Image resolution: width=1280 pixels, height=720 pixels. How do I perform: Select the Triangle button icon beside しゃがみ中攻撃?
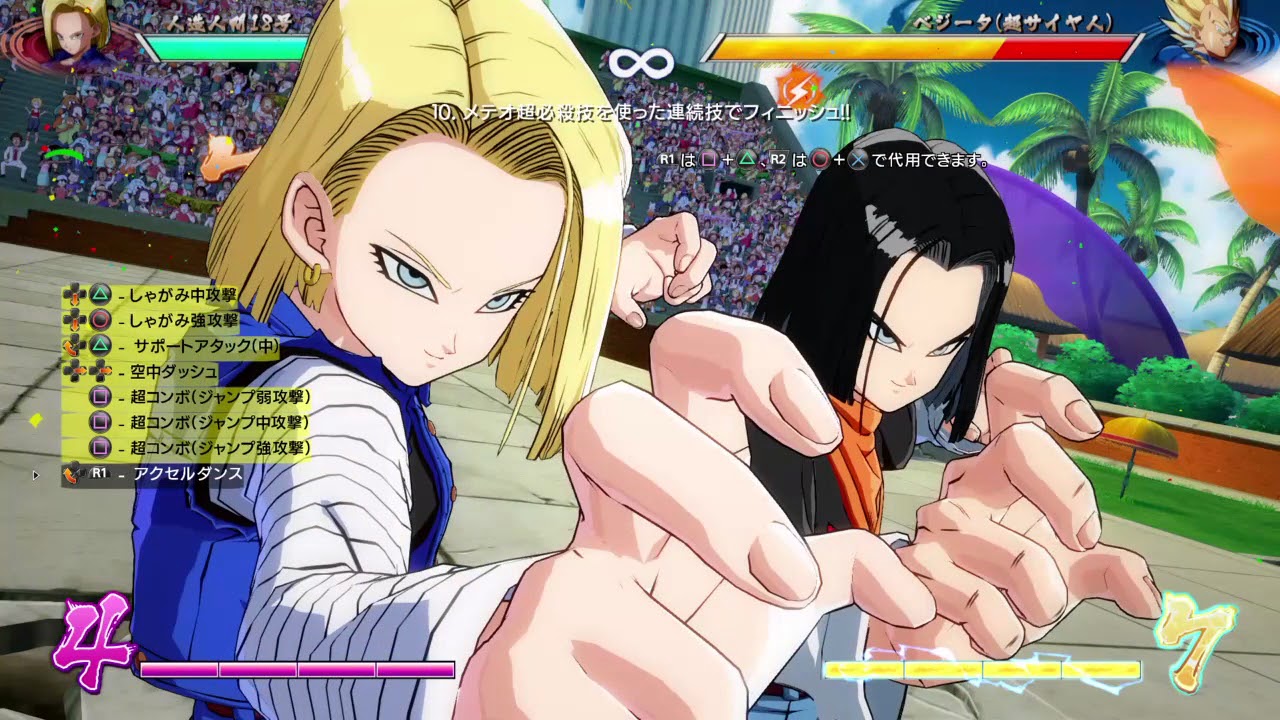point(100,294)
